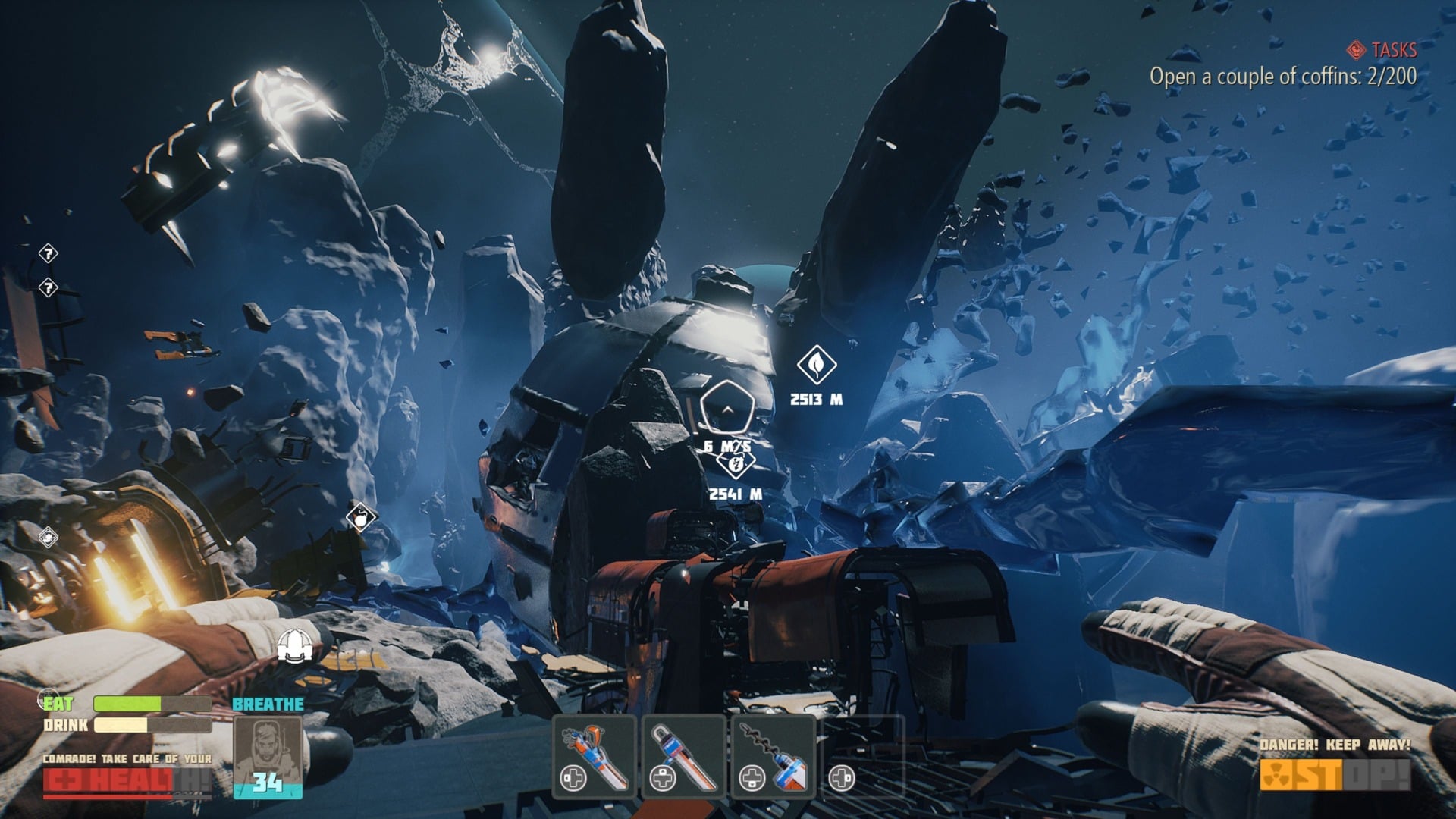
Task: Click the leaf waypoint marker at 2513 M
Action: click(x=816, y=365)
